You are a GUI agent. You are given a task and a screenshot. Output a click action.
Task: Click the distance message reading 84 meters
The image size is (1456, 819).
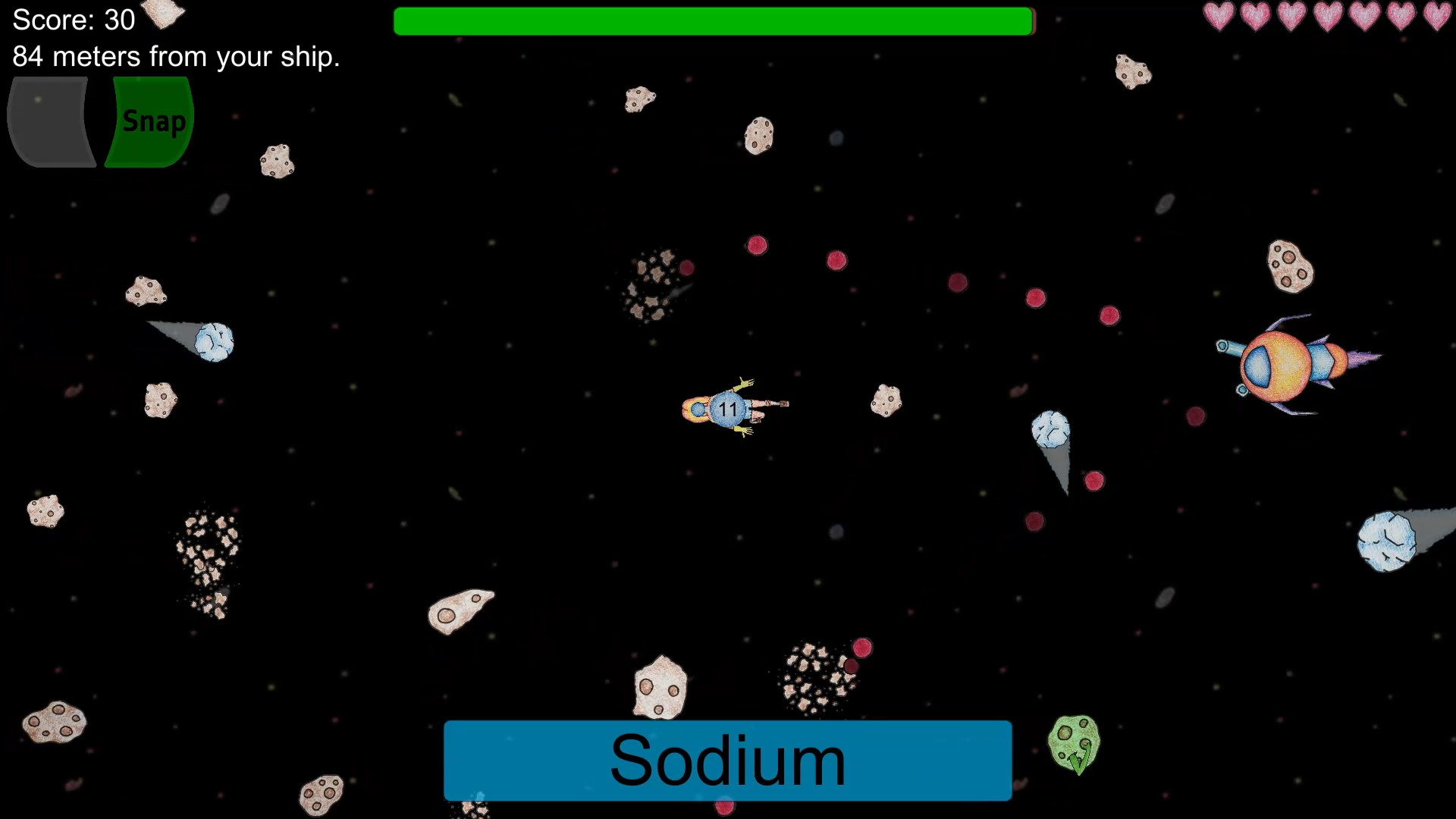tap(176, 55)
